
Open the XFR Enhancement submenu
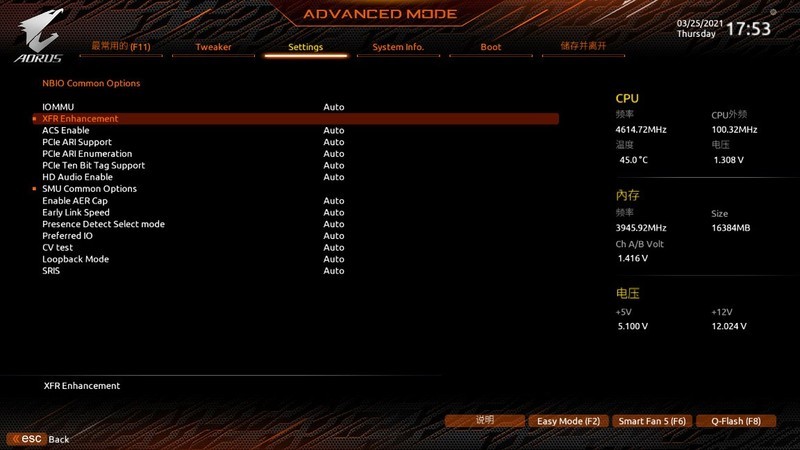tap(80, 119)
